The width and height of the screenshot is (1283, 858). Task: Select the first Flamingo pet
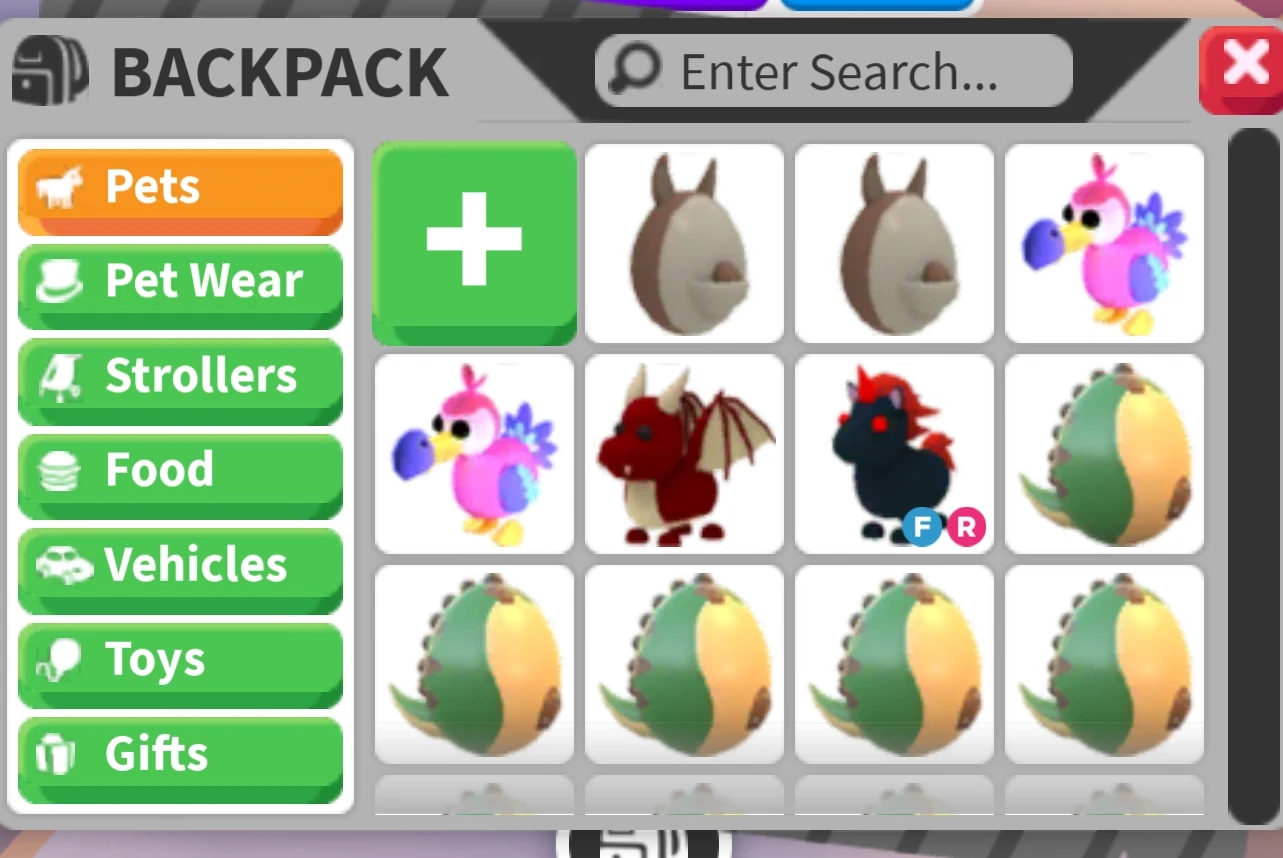(1104, 244)
